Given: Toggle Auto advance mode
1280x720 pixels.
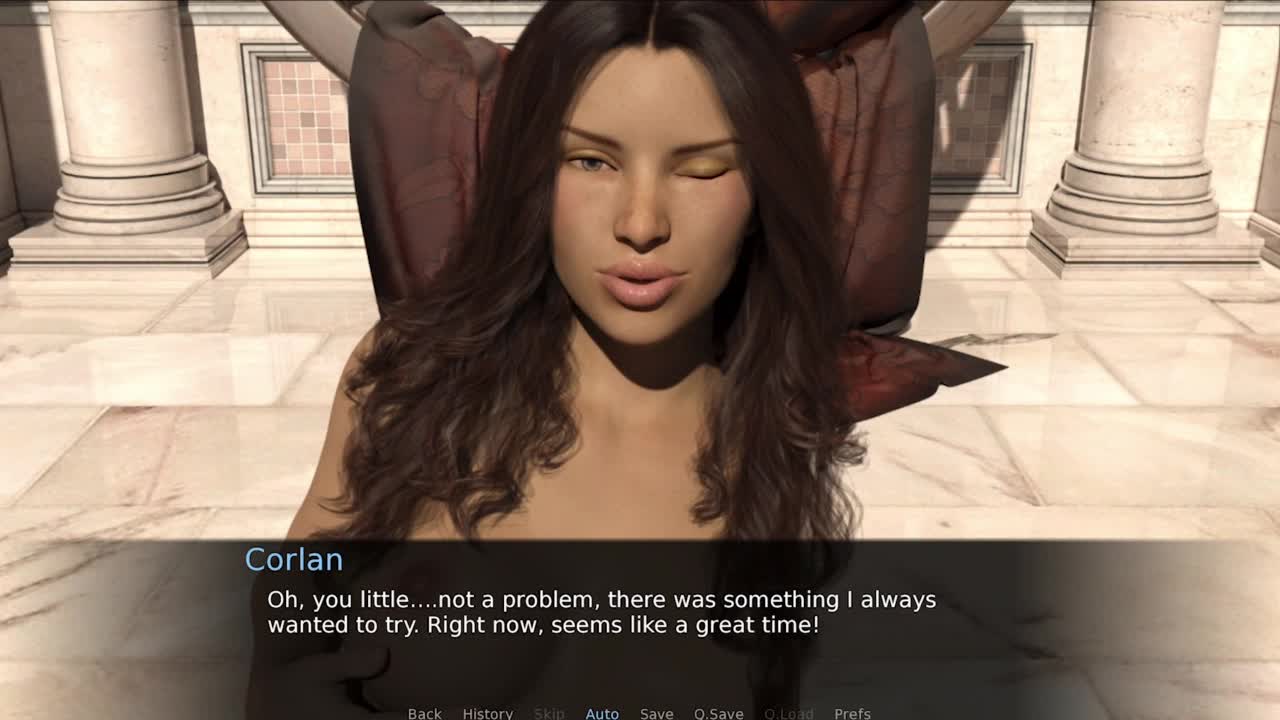Looking at the screenshot, I should 602,713.
